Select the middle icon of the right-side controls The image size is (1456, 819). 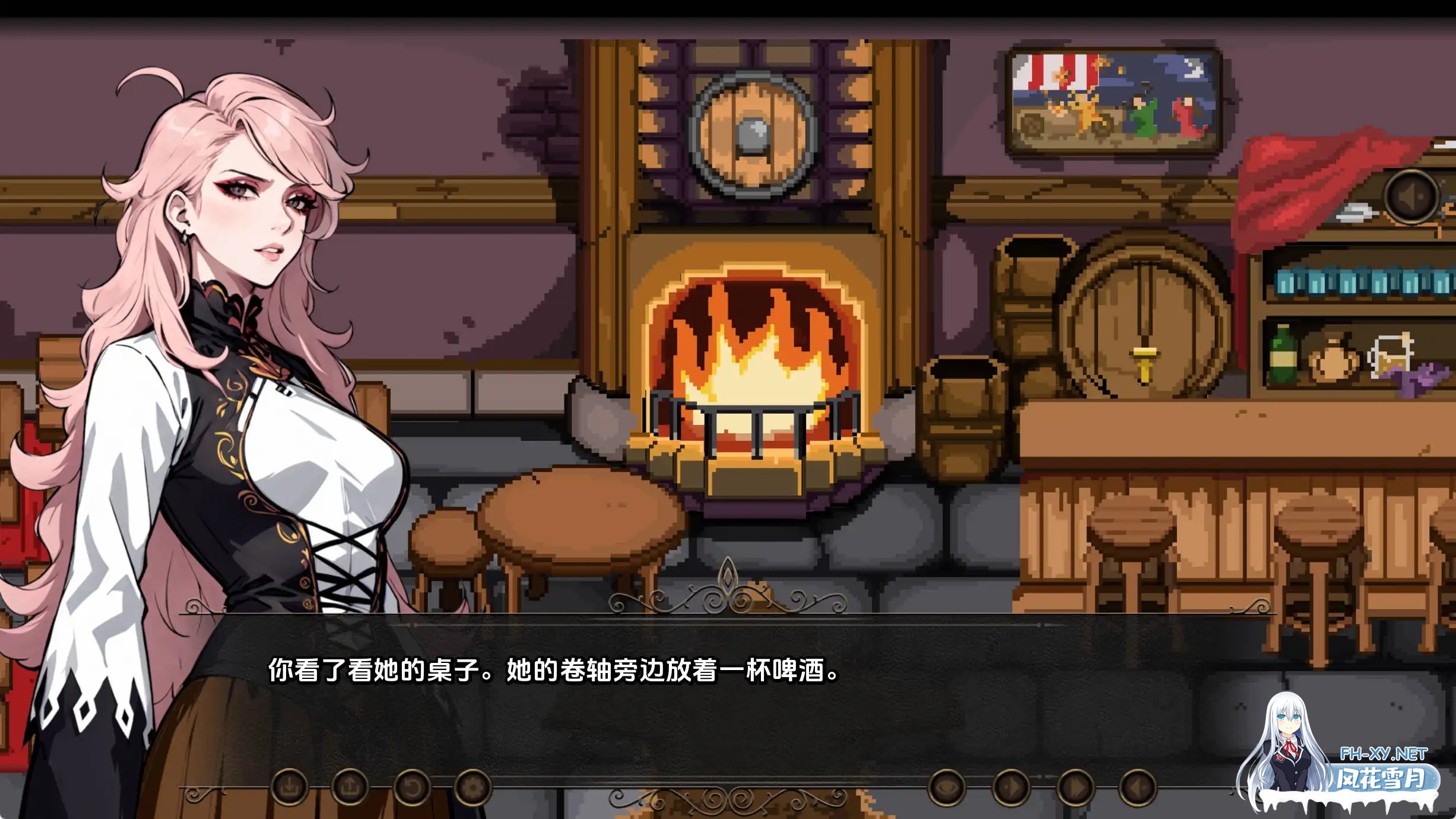pos(1011,788)
